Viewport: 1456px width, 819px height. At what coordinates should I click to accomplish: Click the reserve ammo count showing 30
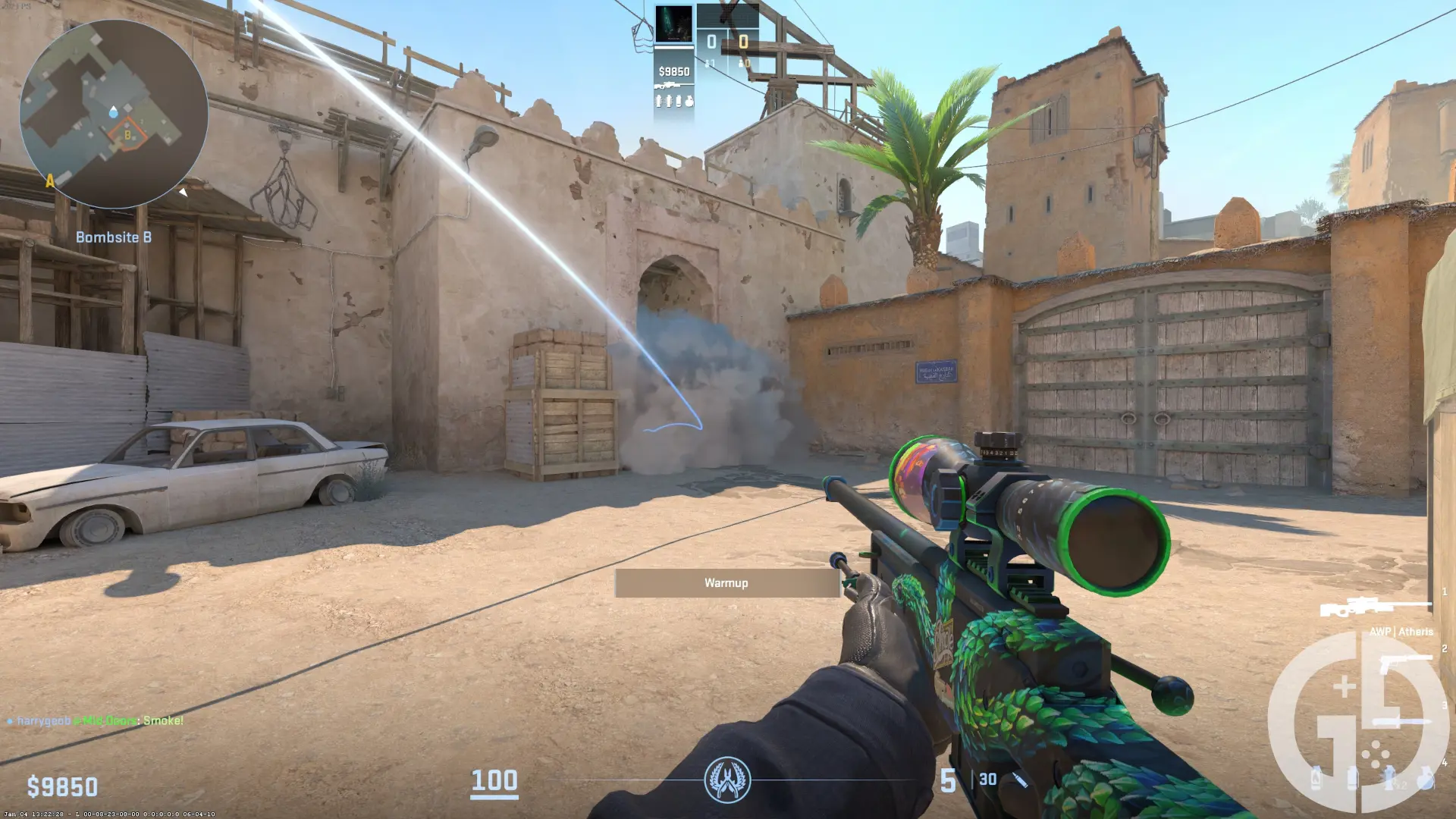pos(986,780)
